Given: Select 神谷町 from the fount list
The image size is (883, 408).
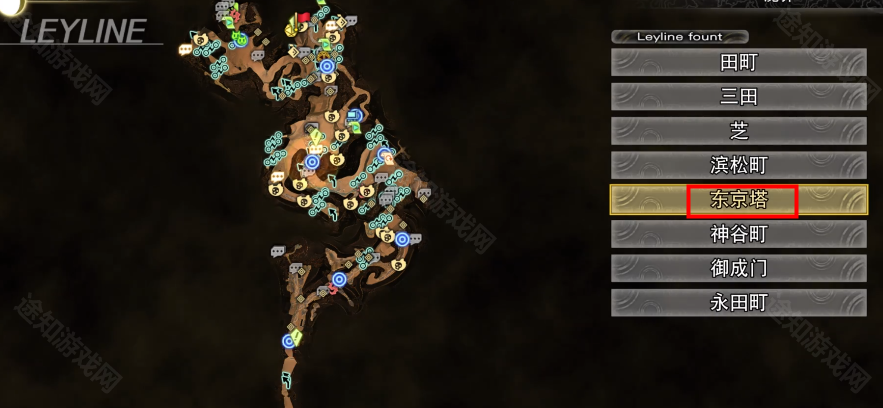Looking at the screenshot, I should point(738,234).
